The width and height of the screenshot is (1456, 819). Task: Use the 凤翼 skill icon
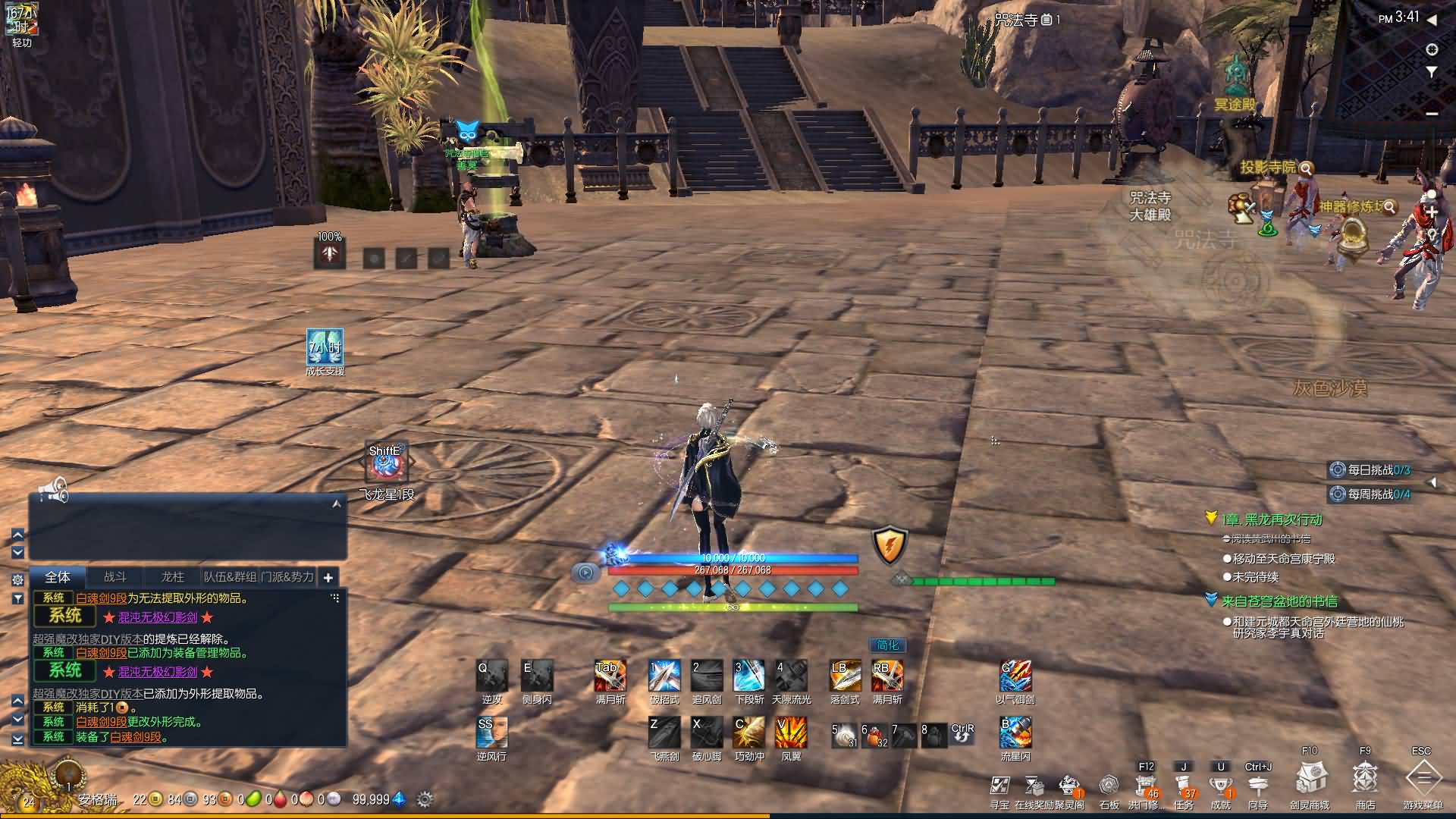(x=791, y=733)
